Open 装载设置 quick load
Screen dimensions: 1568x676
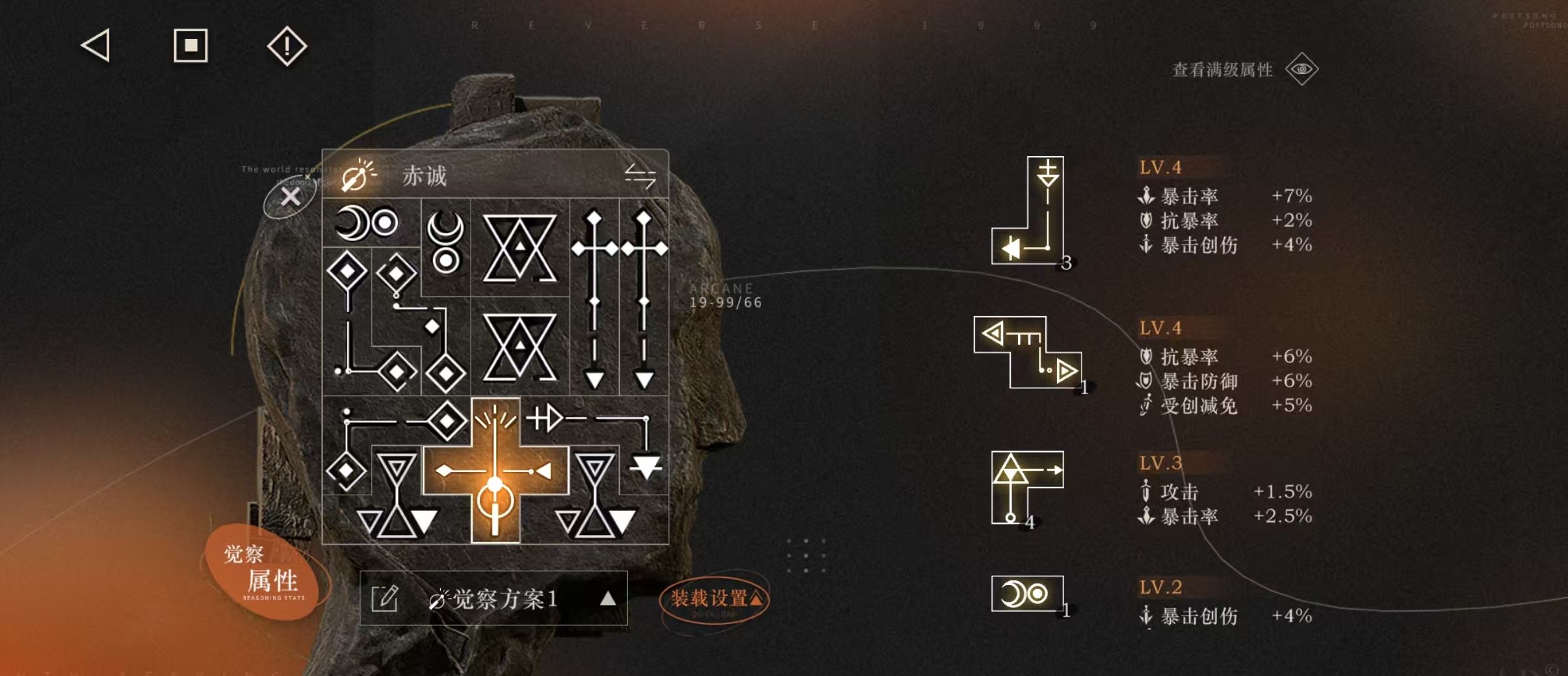pyautogui.click(x=714, y=599)
